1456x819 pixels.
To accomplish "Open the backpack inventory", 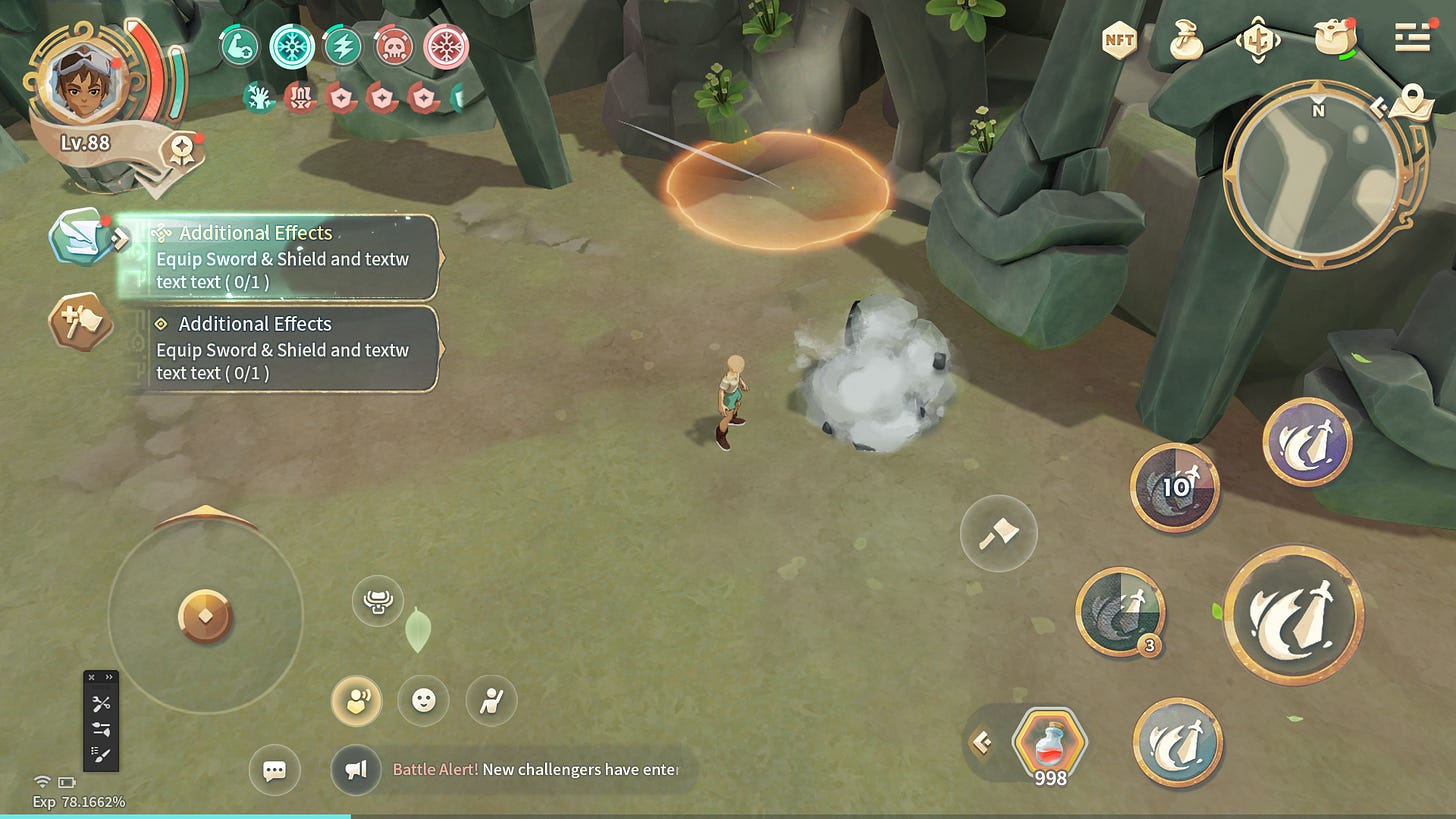I will pos(1335,40).
